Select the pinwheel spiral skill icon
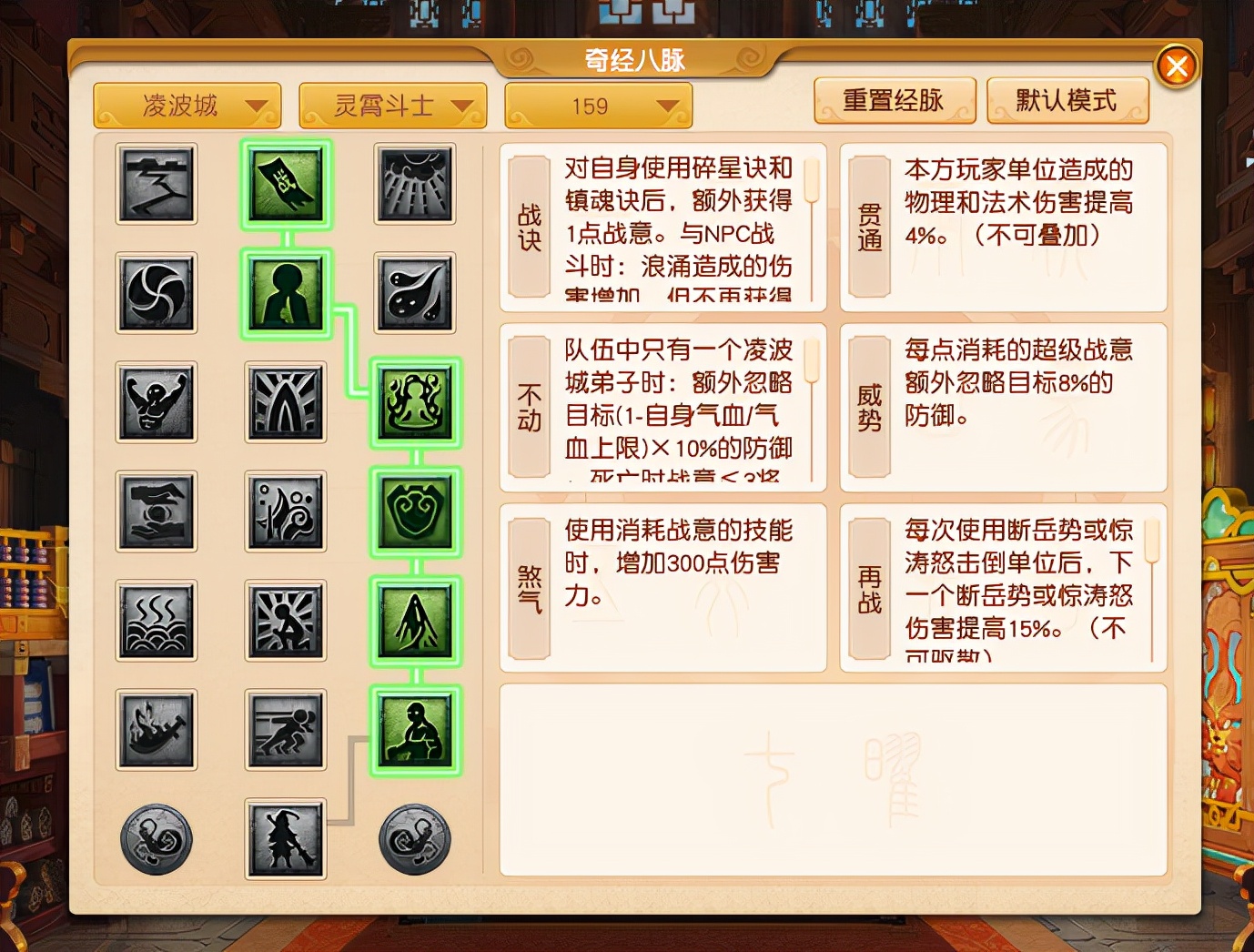 [156, 294]
